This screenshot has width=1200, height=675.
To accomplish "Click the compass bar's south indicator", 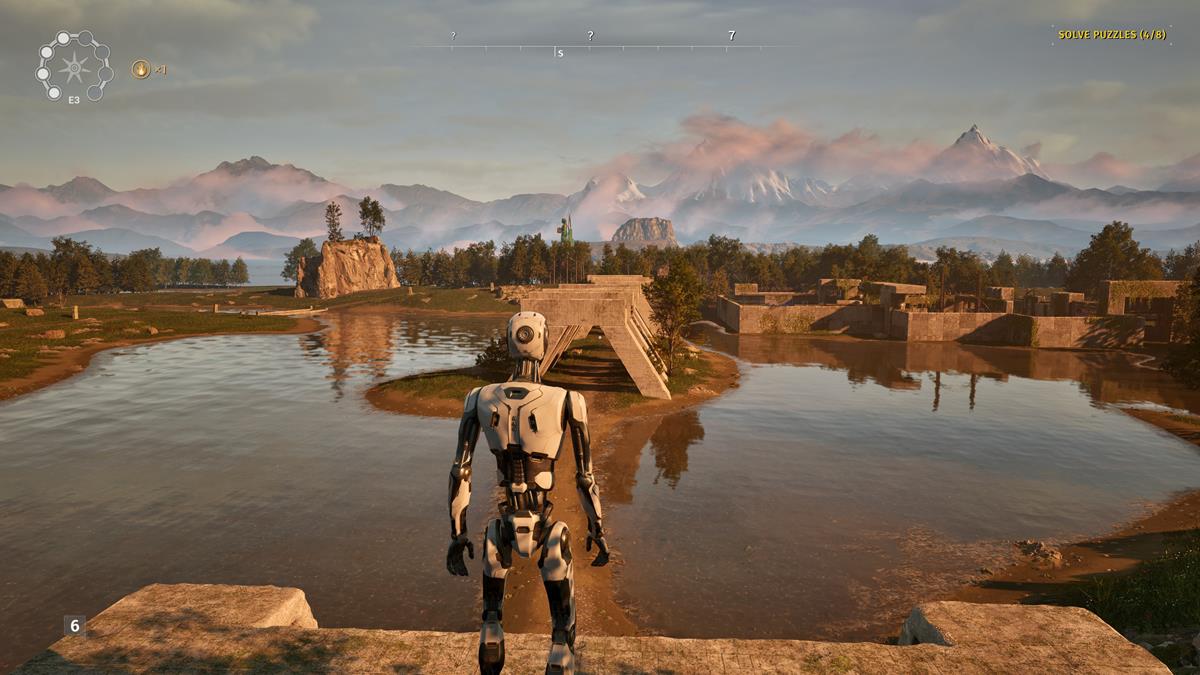I will pyautogui.click(x=559, y=52).
